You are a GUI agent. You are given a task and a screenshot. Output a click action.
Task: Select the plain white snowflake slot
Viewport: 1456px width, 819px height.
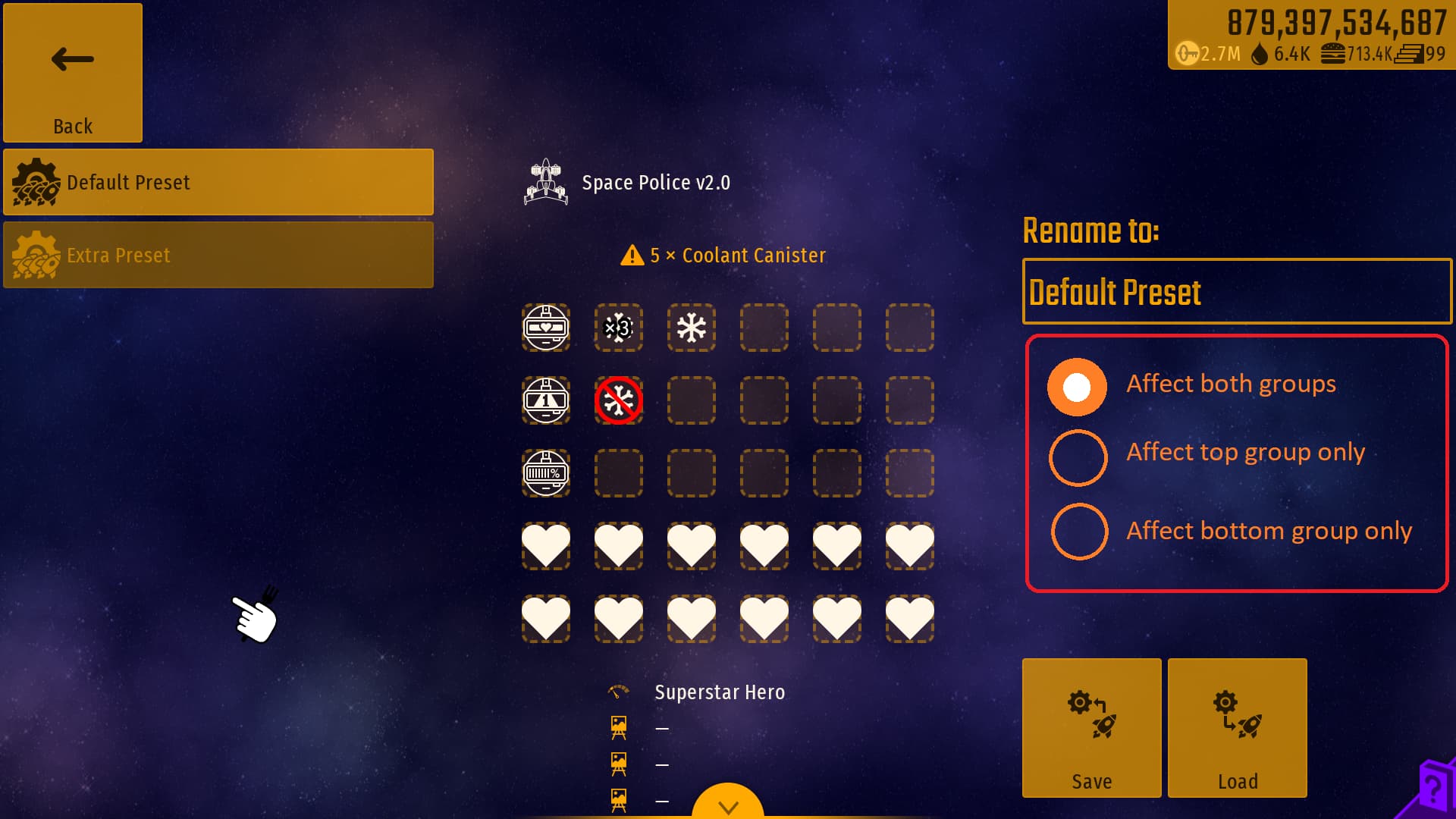click(692, 328)
